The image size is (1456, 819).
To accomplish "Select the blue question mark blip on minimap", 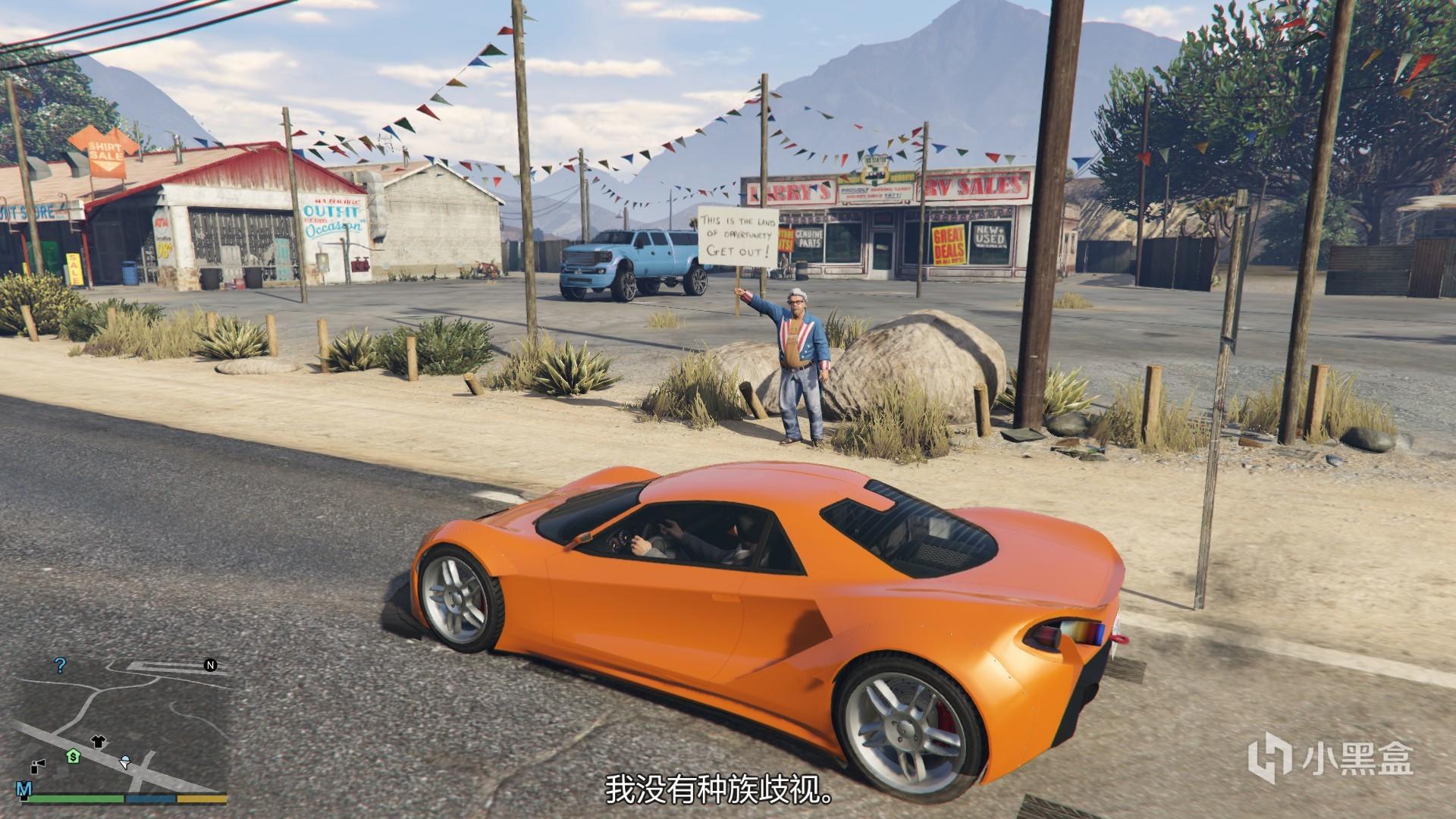I will (61, 666).
